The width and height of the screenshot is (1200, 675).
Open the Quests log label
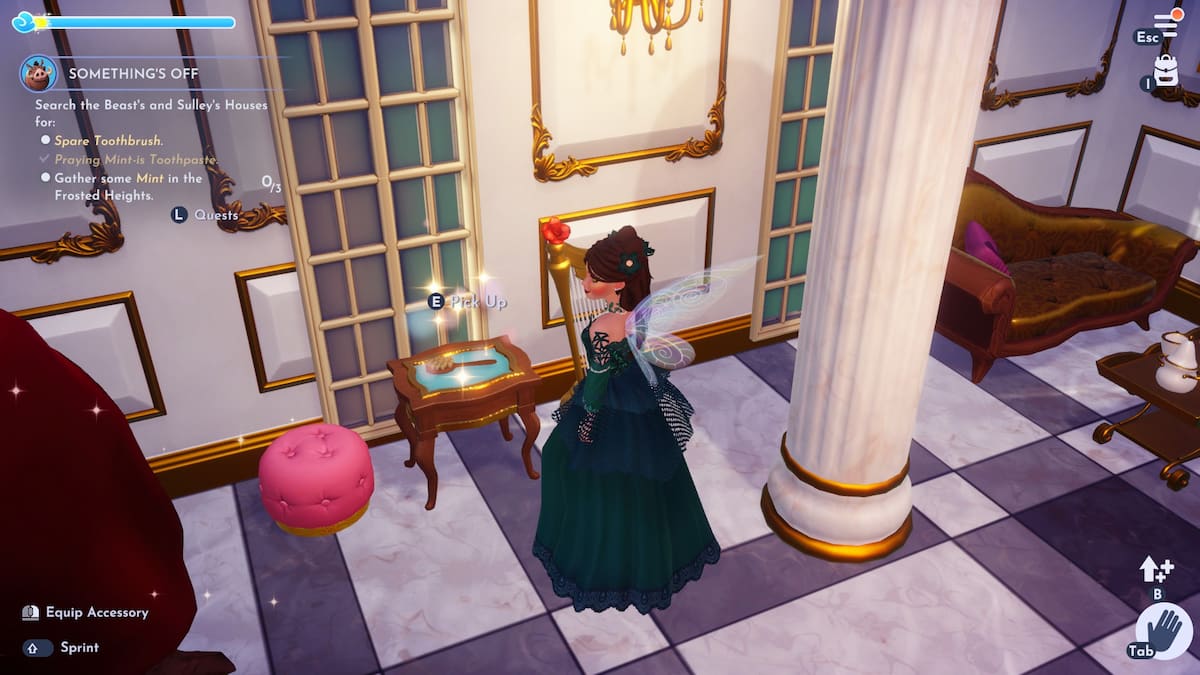pyautogui.click(x=216, y=215)
